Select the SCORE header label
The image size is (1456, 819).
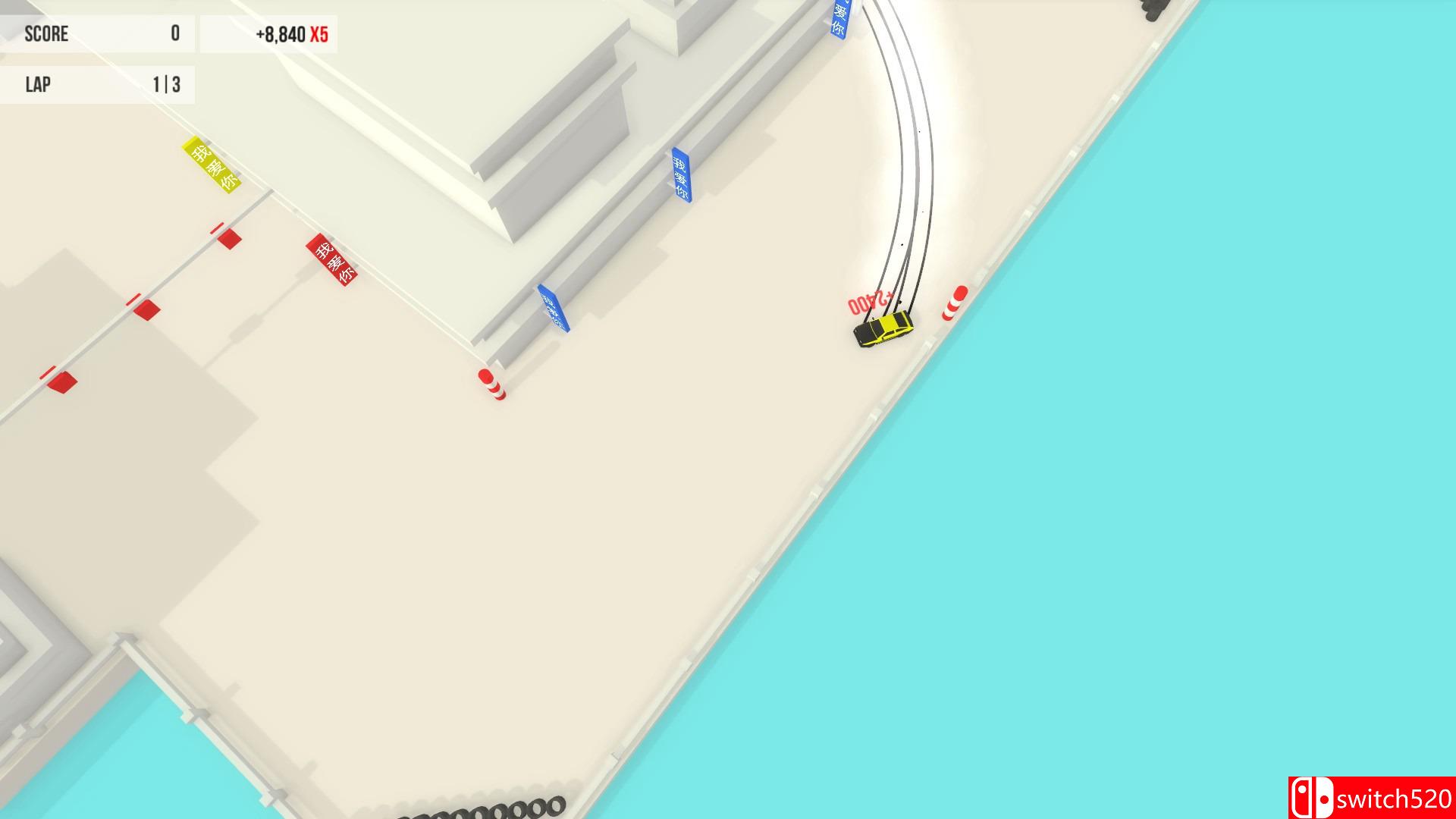click(x=45, y=33)
